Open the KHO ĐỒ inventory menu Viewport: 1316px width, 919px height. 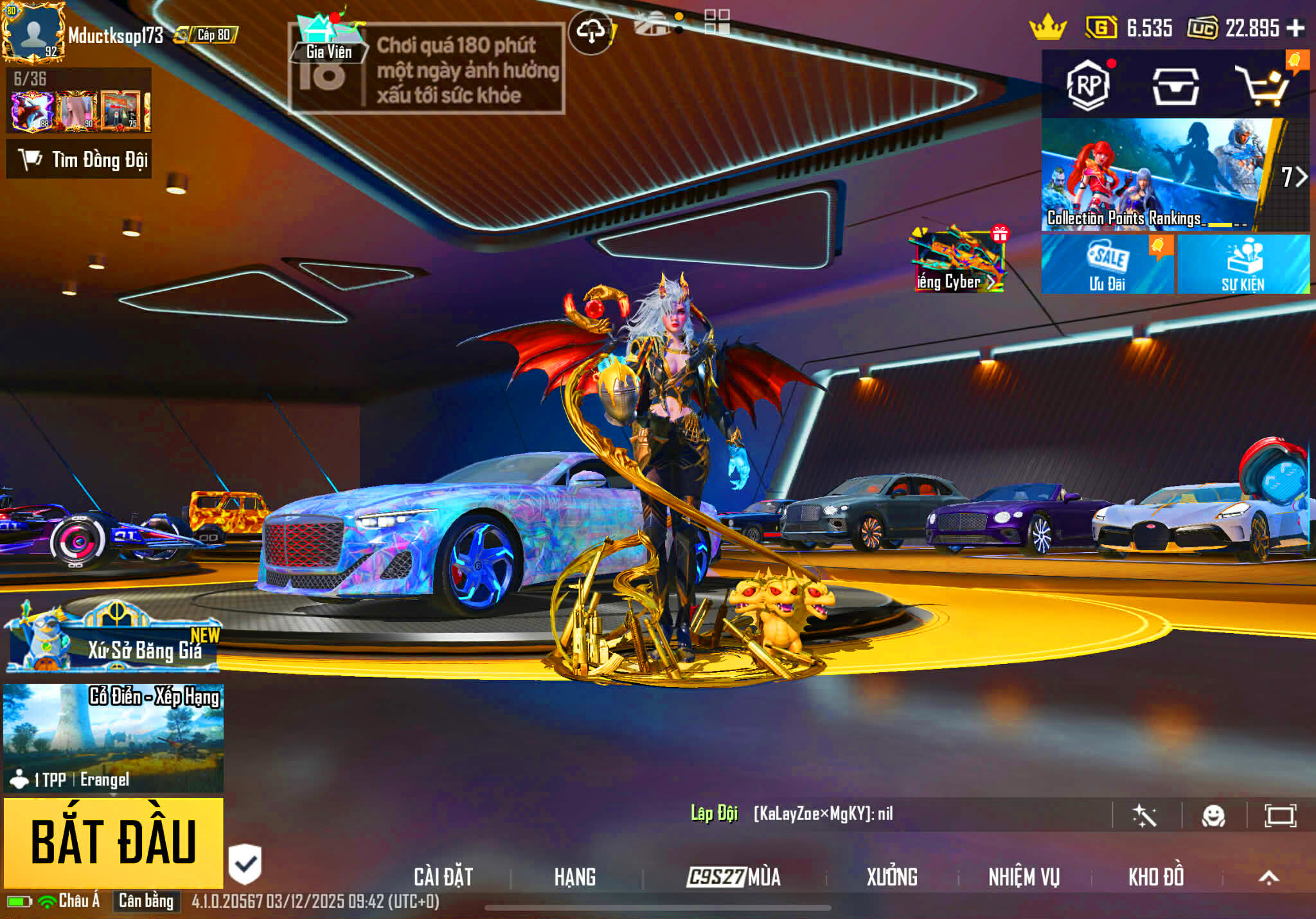point(1156,877)
